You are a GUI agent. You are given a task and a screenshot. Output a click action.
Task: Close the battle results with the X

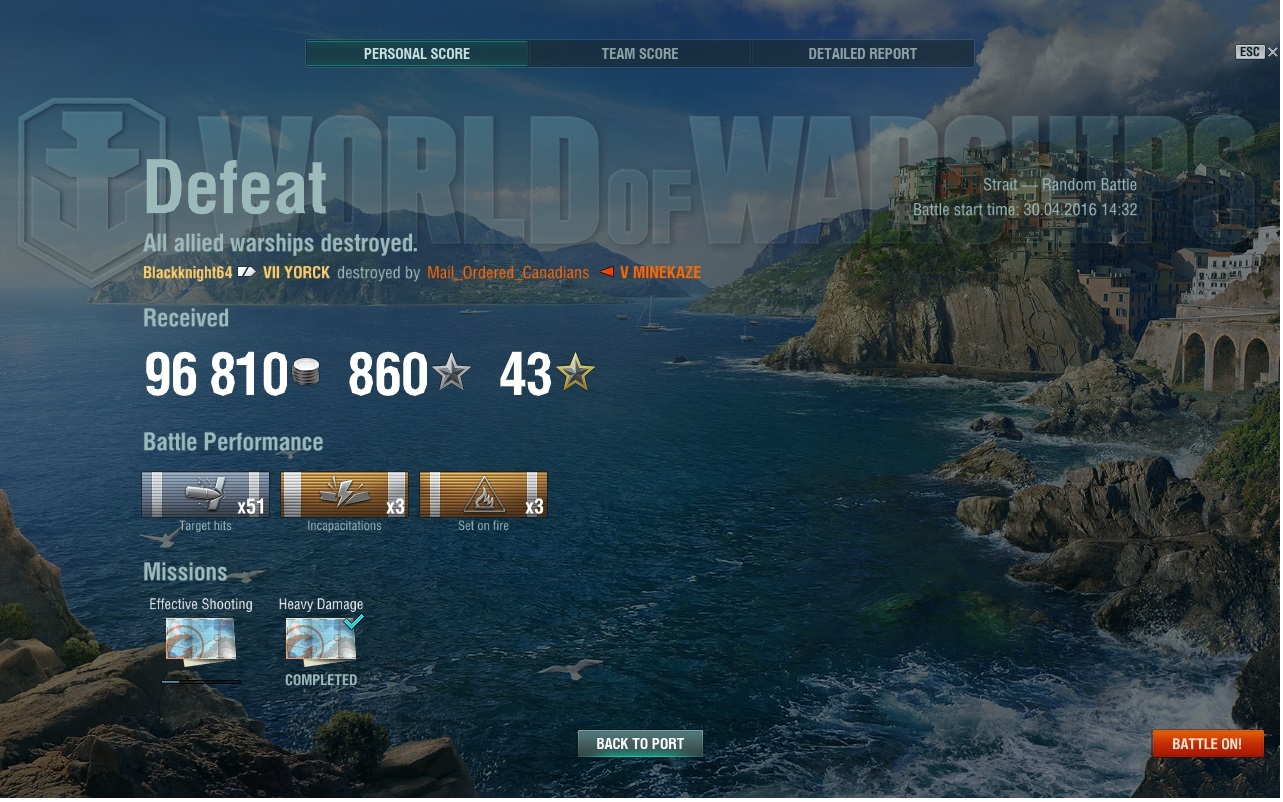pyautogui.click(x=1273, y=52)
